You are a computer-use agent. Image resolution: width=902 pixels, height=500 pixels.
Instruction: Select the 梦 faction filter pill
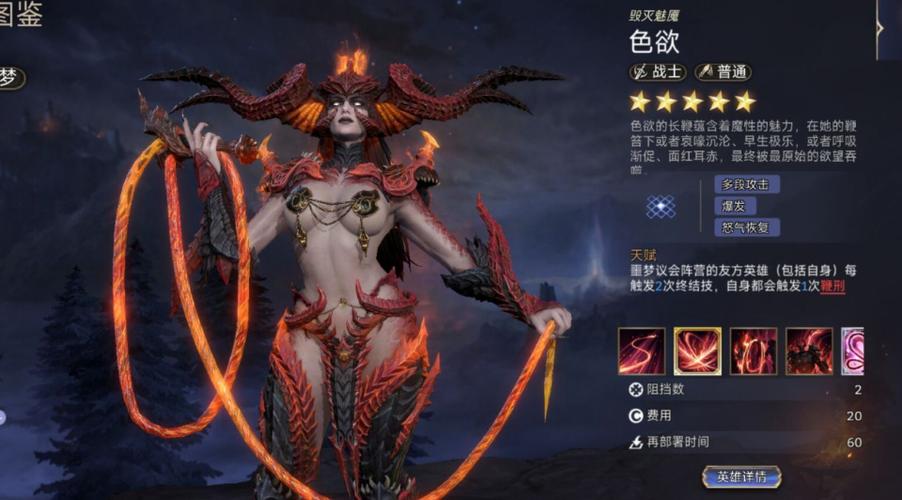[10, 79]
